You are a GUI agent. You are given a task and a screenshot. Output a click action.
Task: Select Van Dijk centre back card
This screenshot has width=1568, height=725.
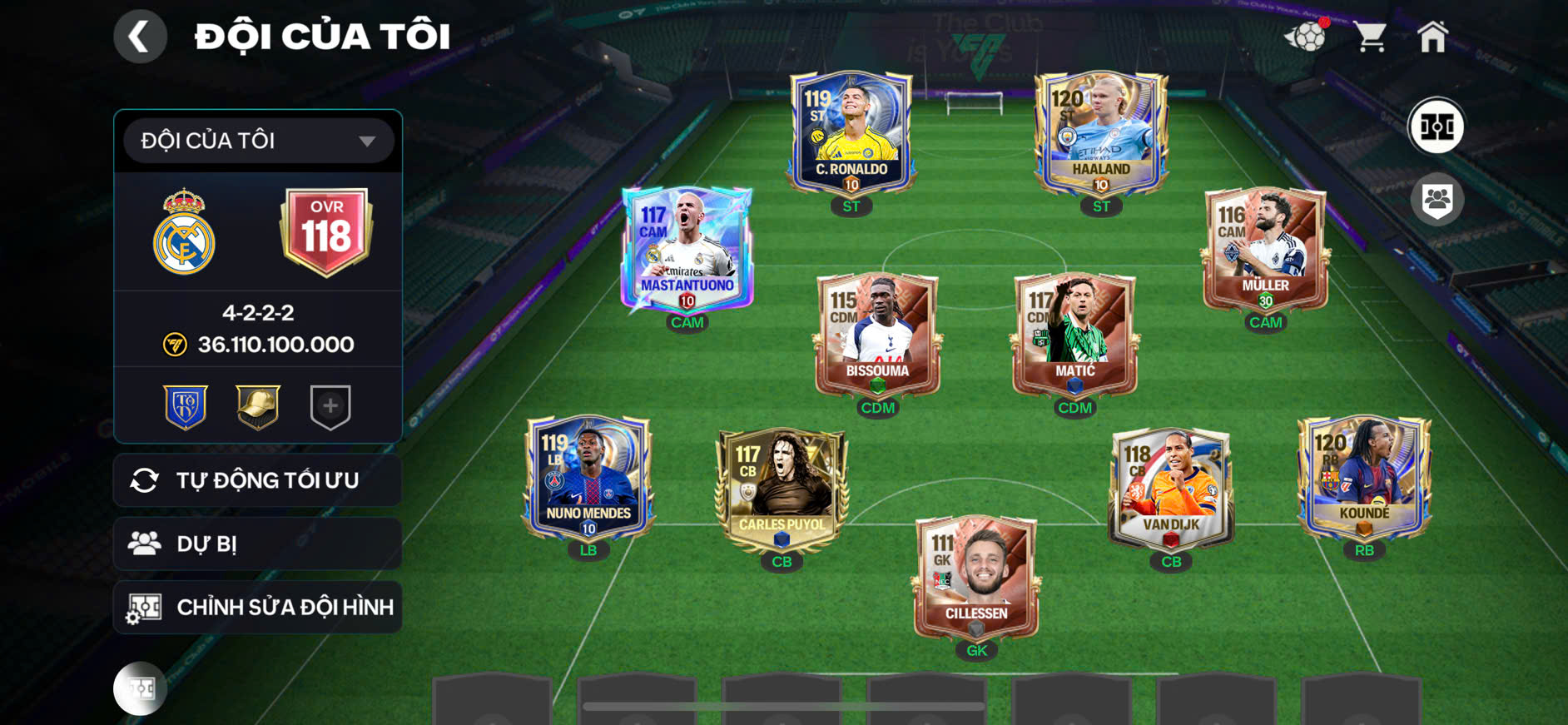coord(1171,489)
